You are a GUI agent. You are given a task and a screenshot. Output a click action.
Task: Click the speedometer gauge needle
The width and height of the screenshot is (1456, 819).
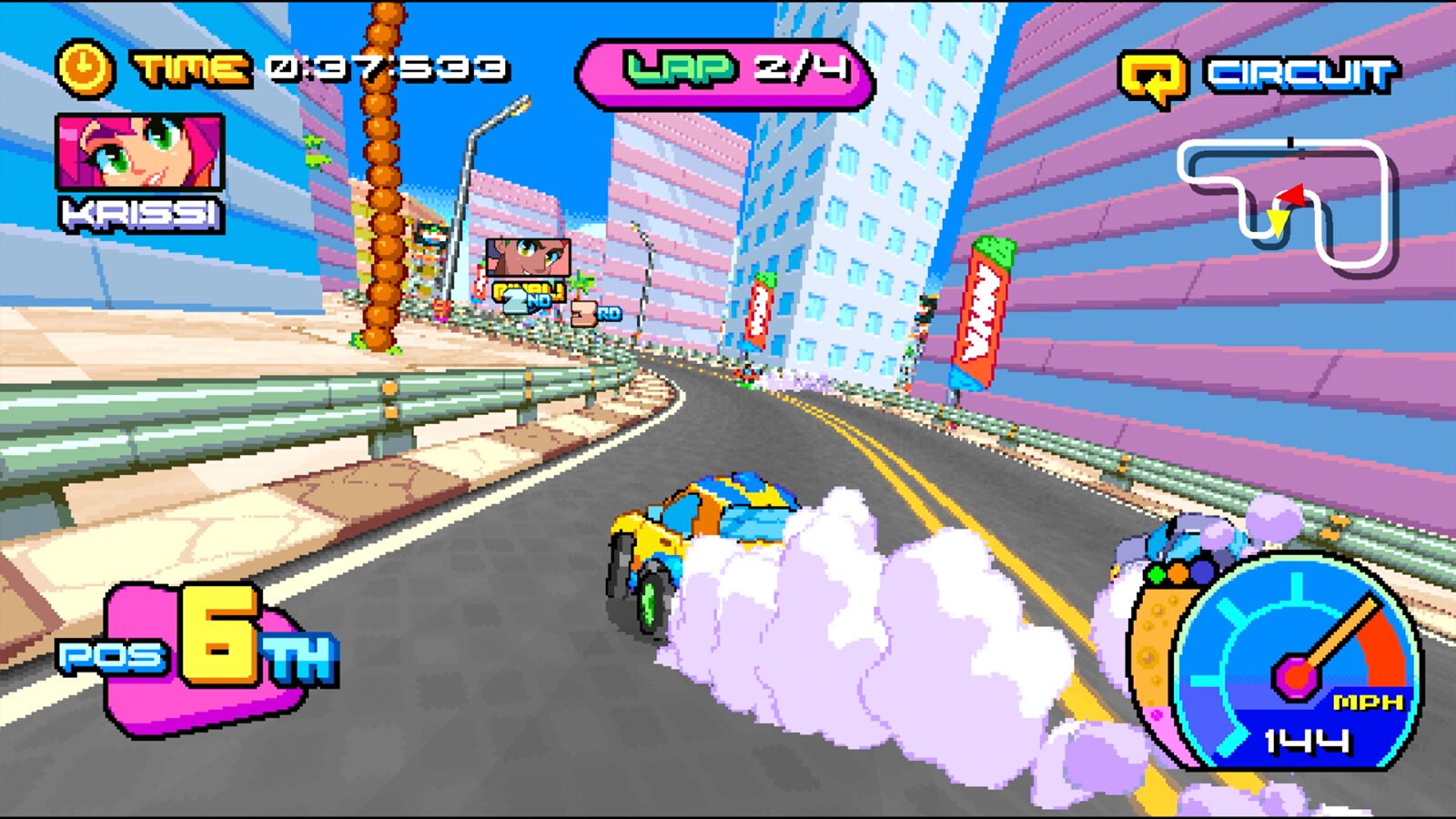point(1336,636)
